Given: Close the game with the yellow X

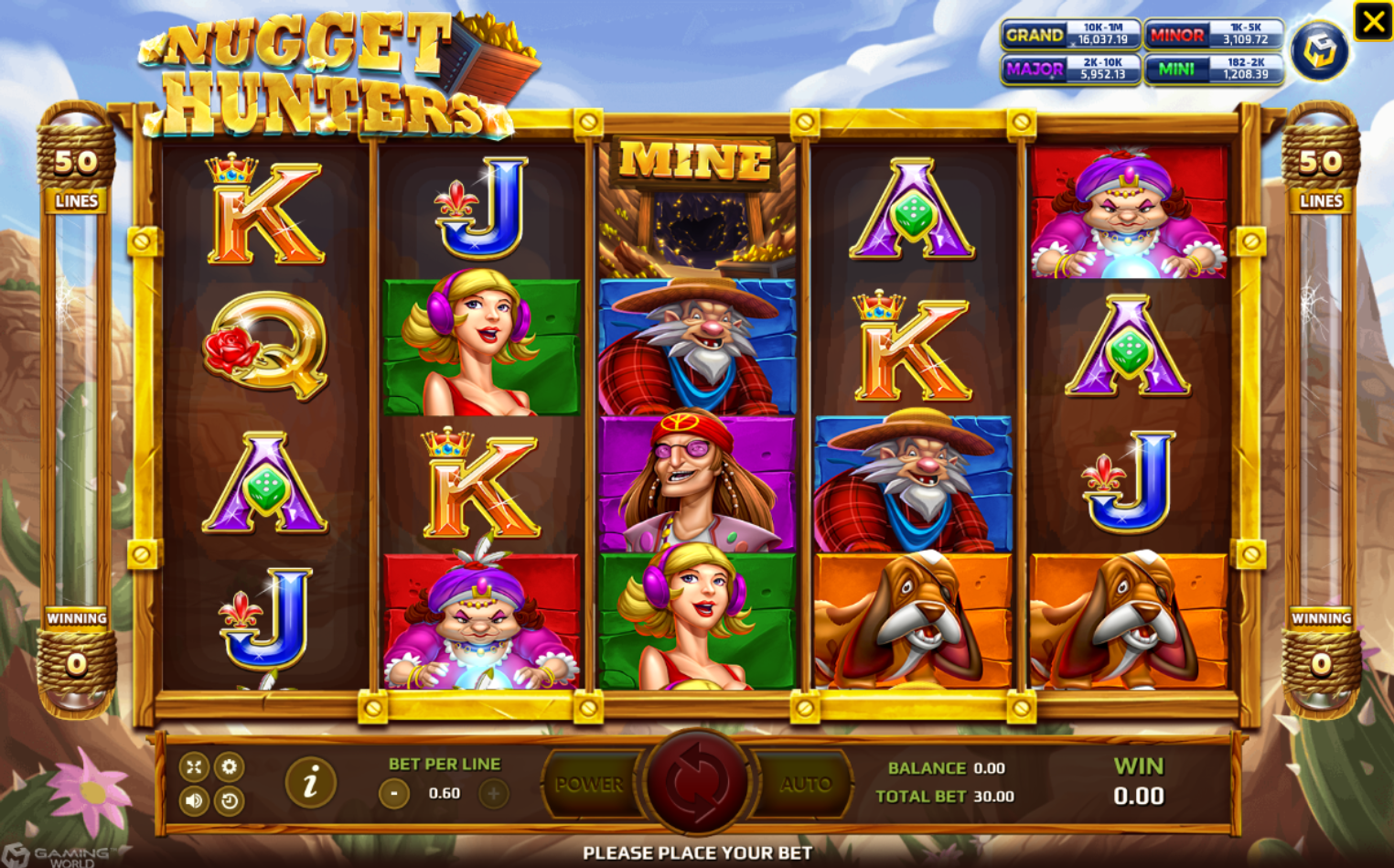Looking at the screenshot, I should click(1373, 21).
